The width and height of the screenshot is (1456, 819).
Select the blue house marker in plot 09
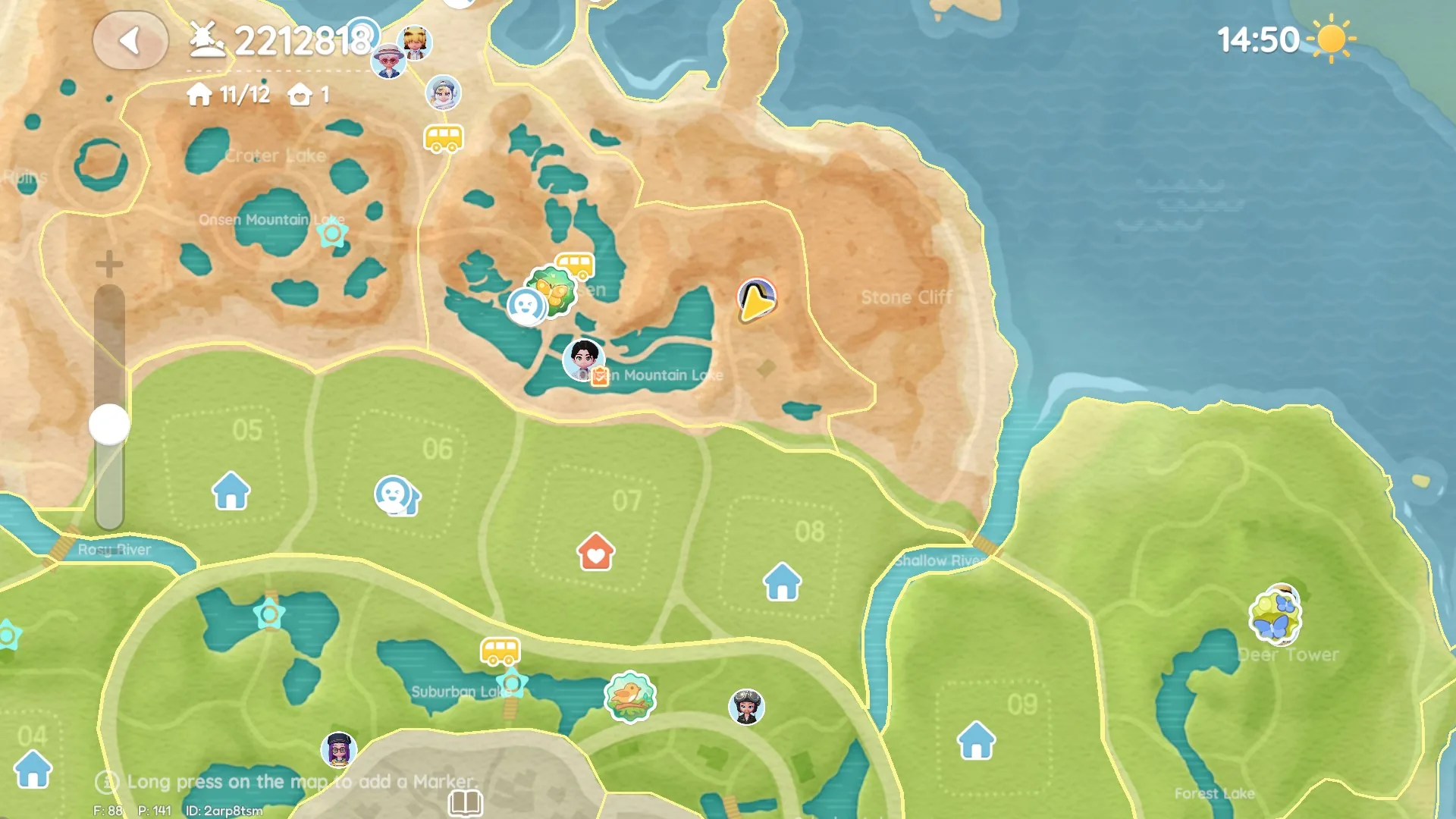point(976,740)
